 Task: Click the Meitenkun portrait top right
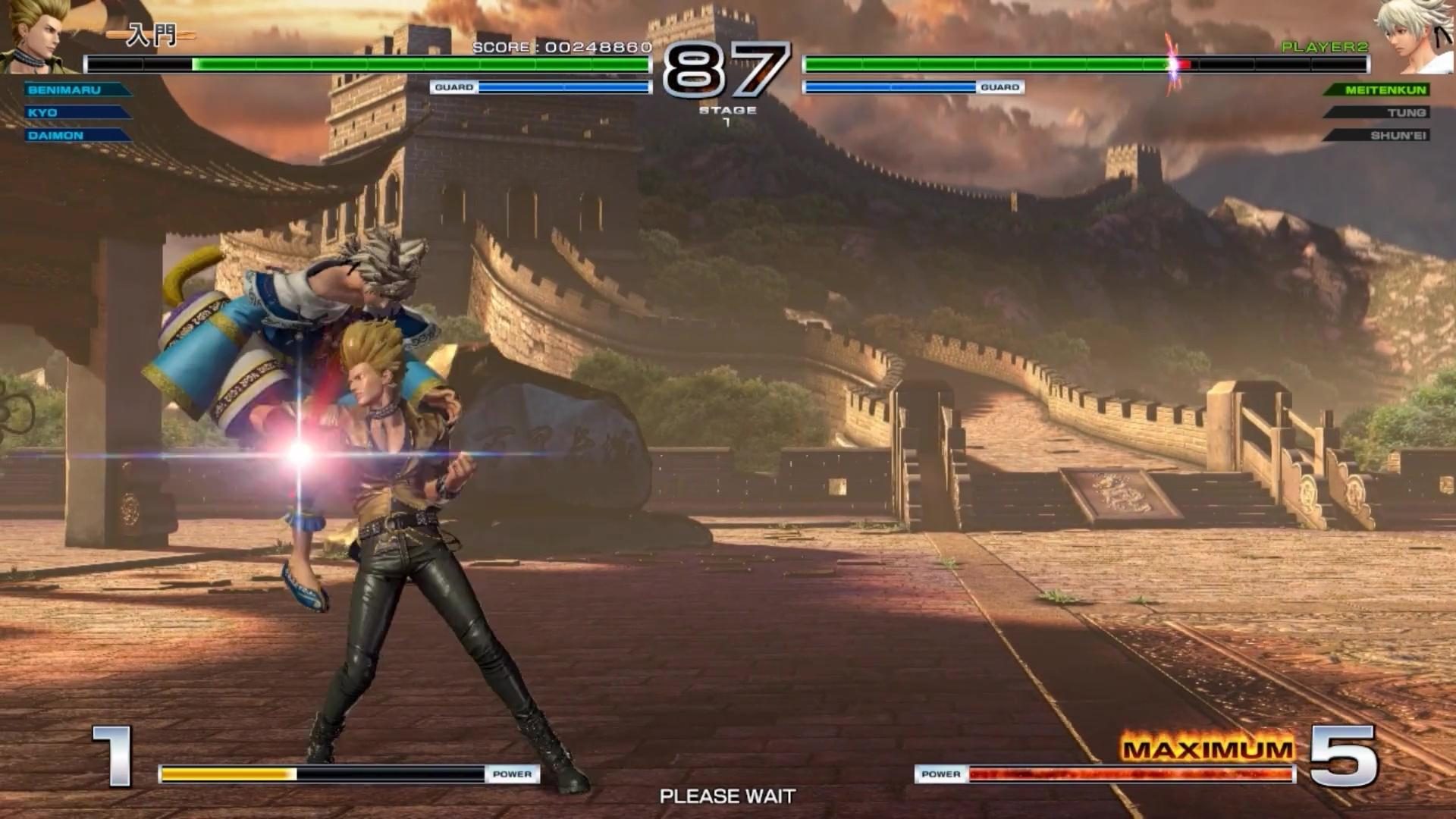point(1417,34)
